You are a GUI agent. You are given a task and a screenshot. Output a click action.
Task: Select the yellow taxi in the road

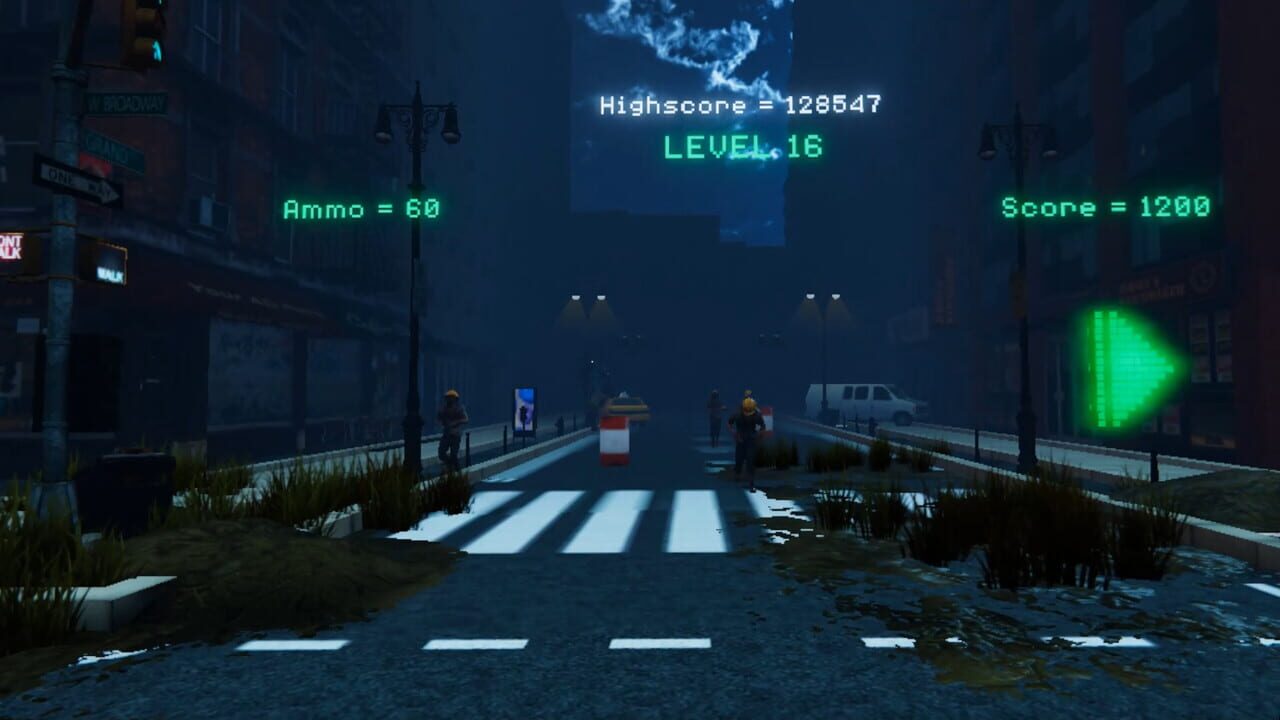[x=627, y=407]
